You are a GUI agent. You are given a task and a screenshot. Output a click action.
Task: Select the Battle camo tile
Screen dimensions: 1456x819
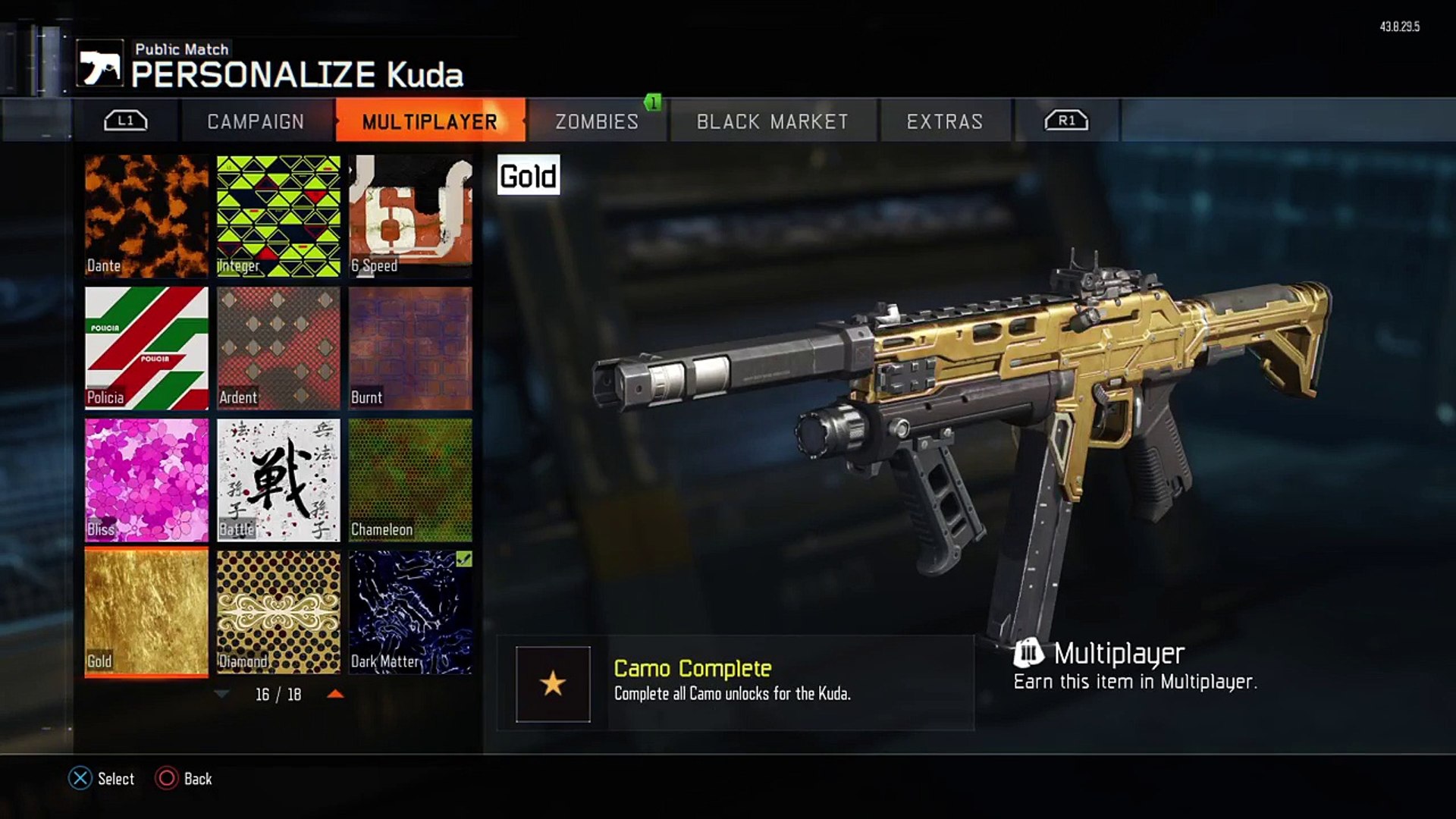click(278, 480)
